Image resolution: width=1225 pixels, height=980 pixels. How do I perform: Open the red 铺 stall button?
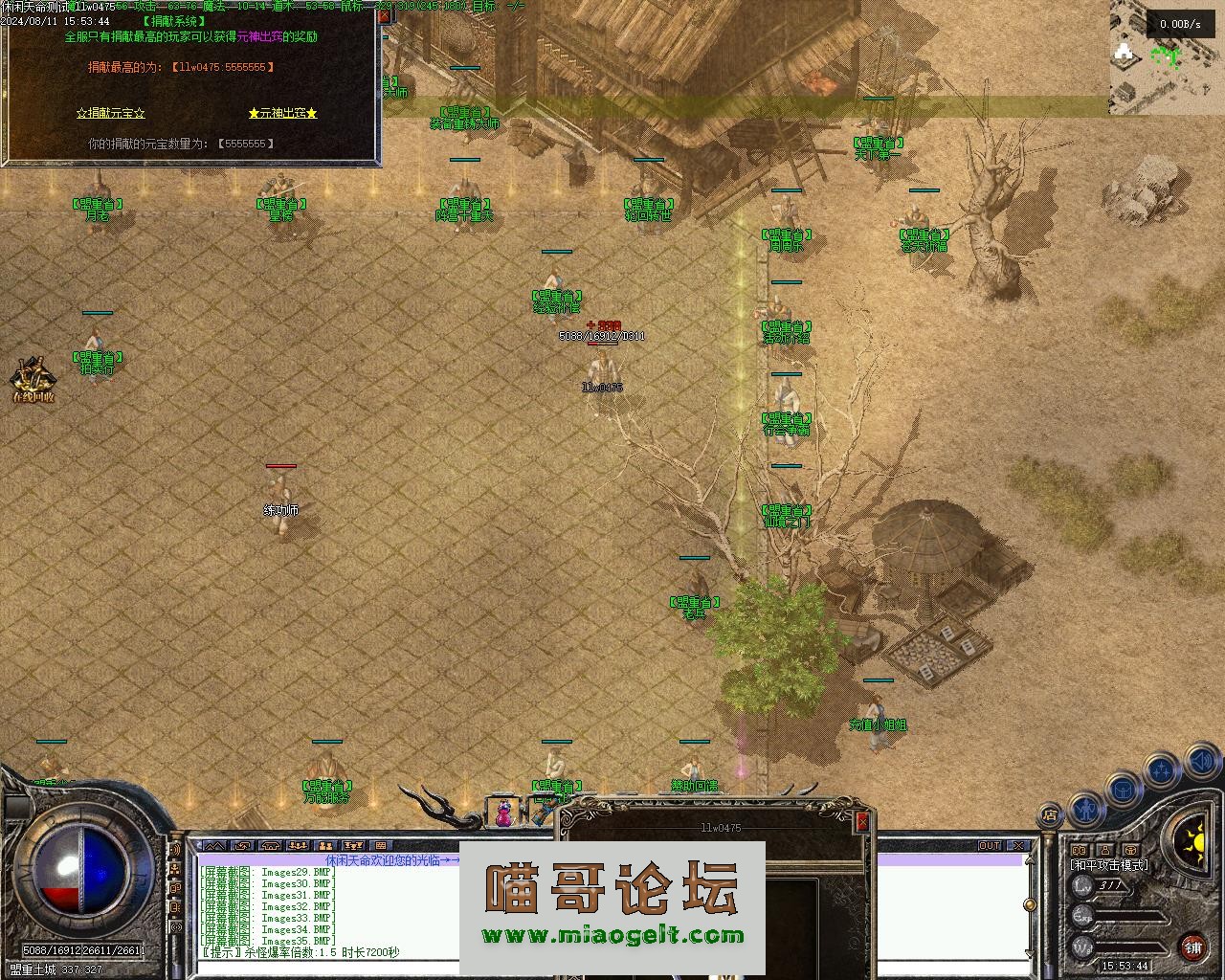coord(1192,947)
